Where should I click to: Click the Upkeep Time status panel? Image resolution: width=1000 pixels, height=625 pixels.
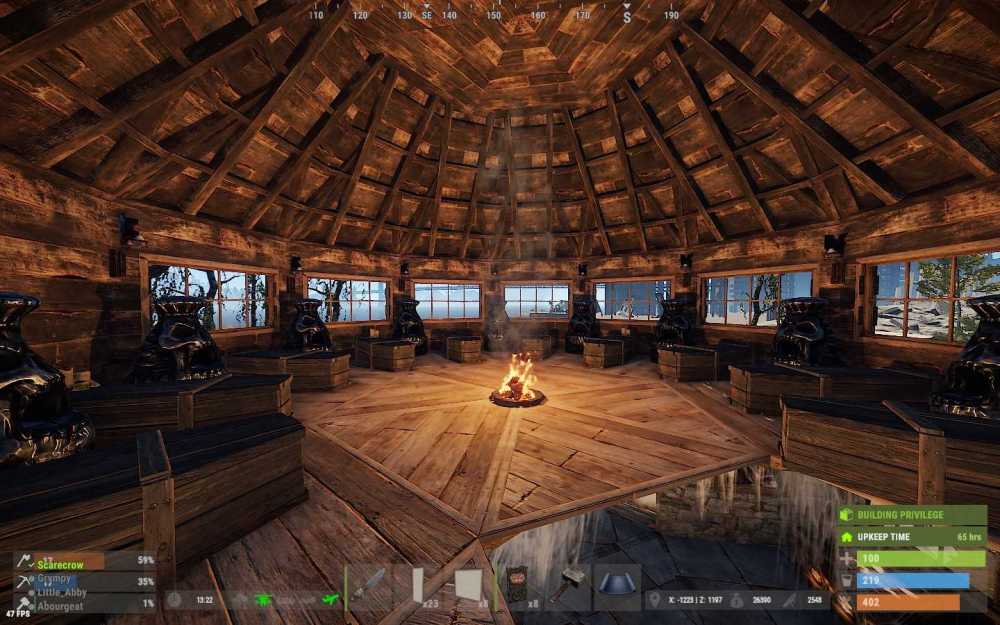912,537
